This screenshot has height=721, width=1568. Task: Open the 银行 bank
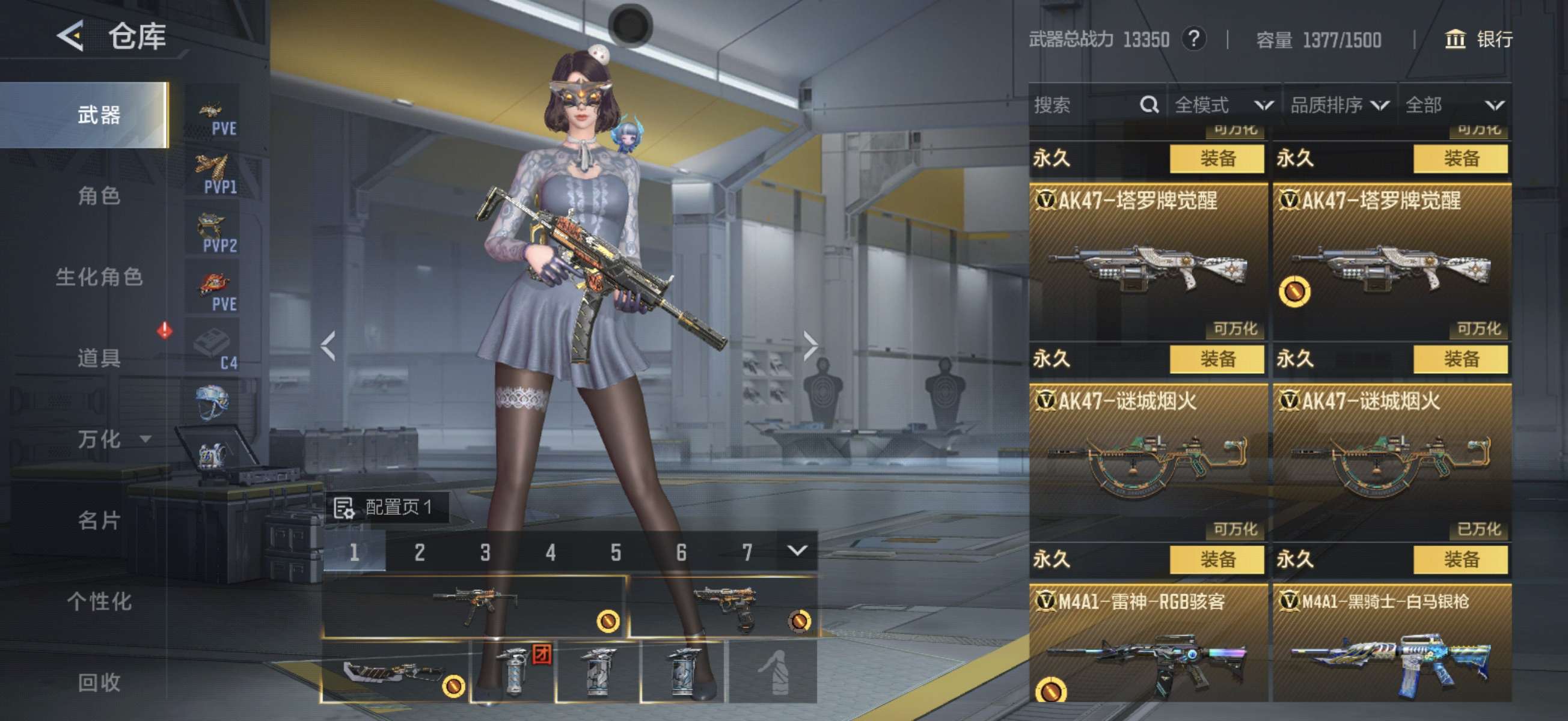pos(1478,40)
